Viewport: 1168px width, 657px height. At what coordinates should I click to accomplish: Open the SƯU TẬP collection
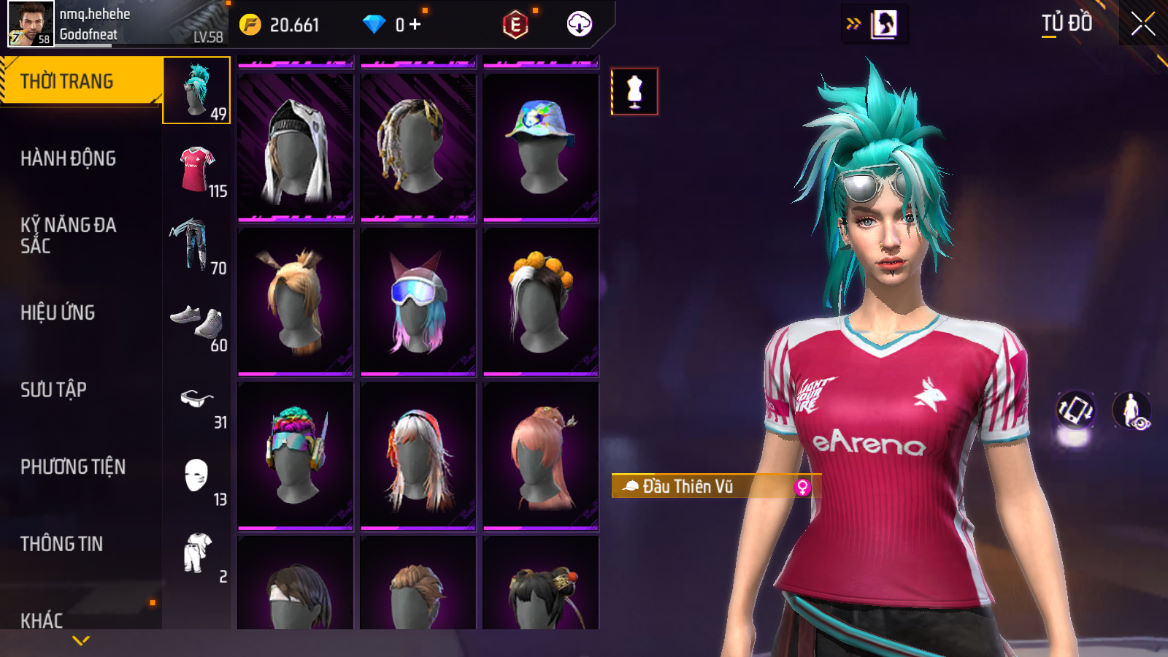[54, 390]
